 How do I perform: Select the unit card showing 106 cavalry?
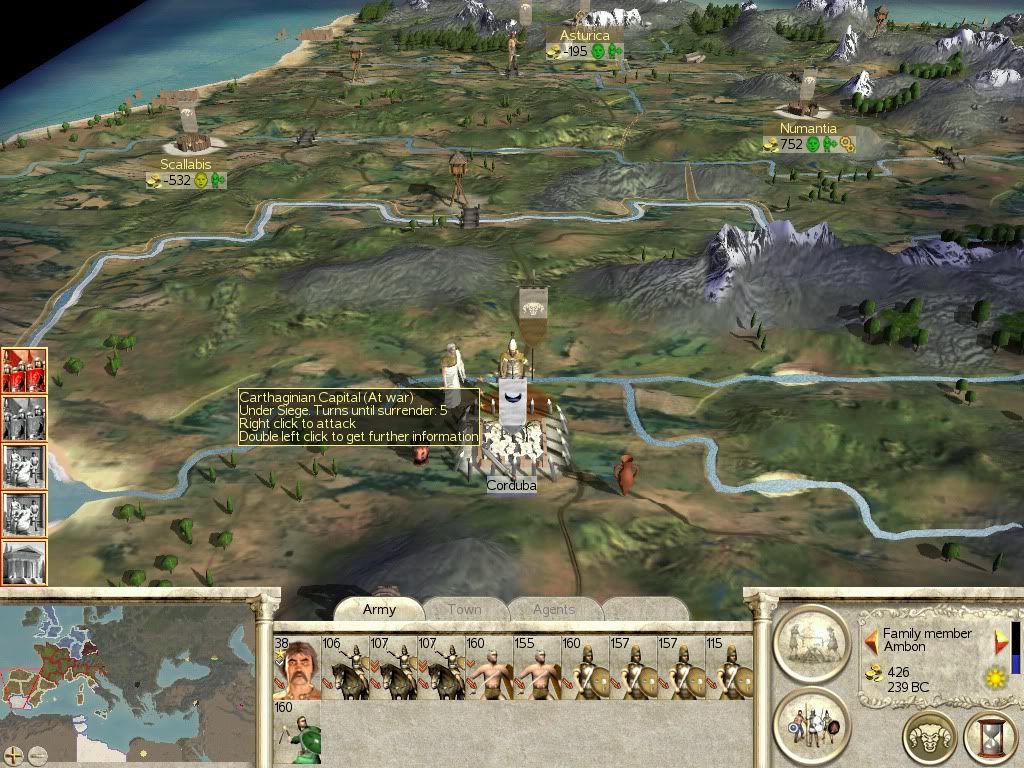(x=344, y=668)
